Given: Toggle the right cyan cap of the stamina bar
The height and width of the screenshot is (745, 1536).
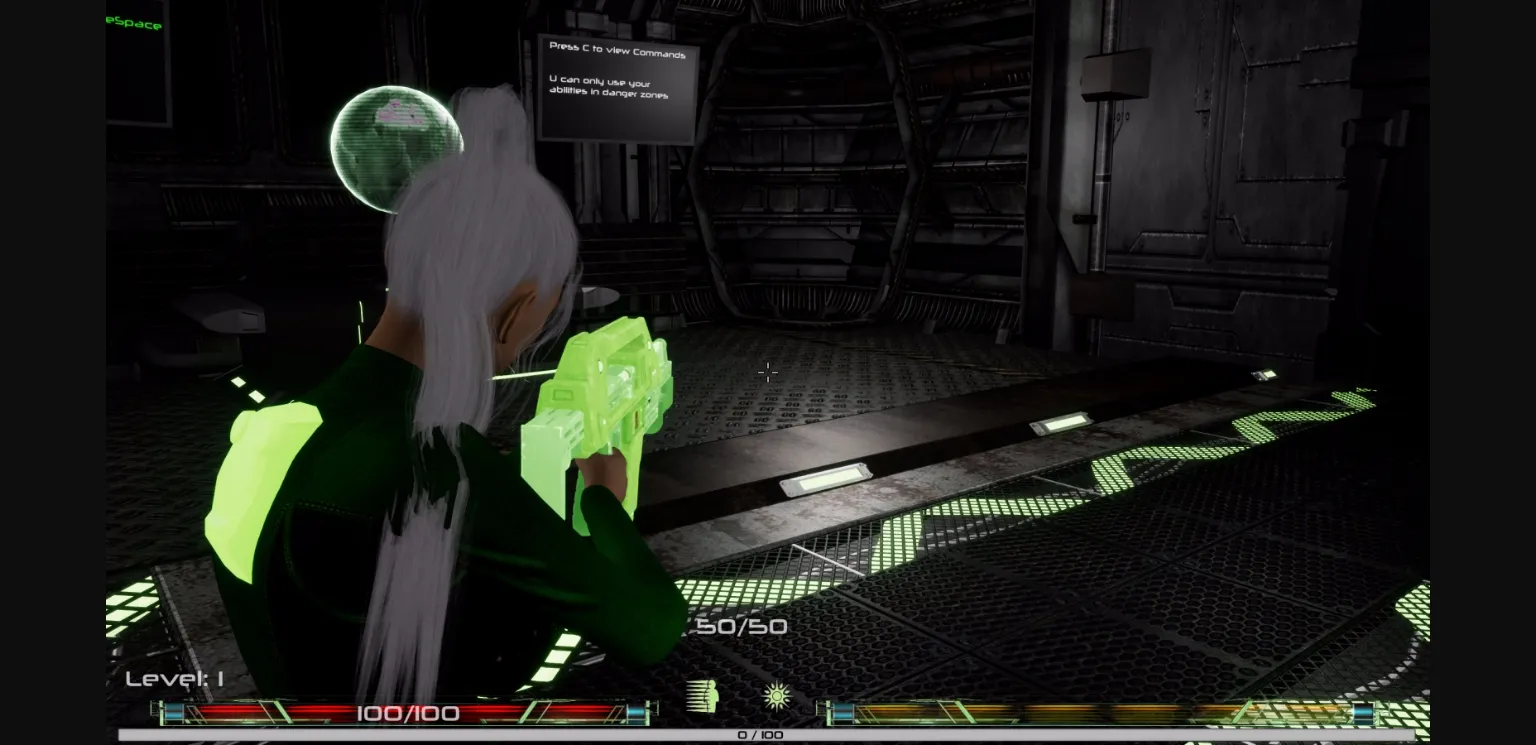Looking at the screenshot, I should pyautogui.click(x=1362, y=714).
